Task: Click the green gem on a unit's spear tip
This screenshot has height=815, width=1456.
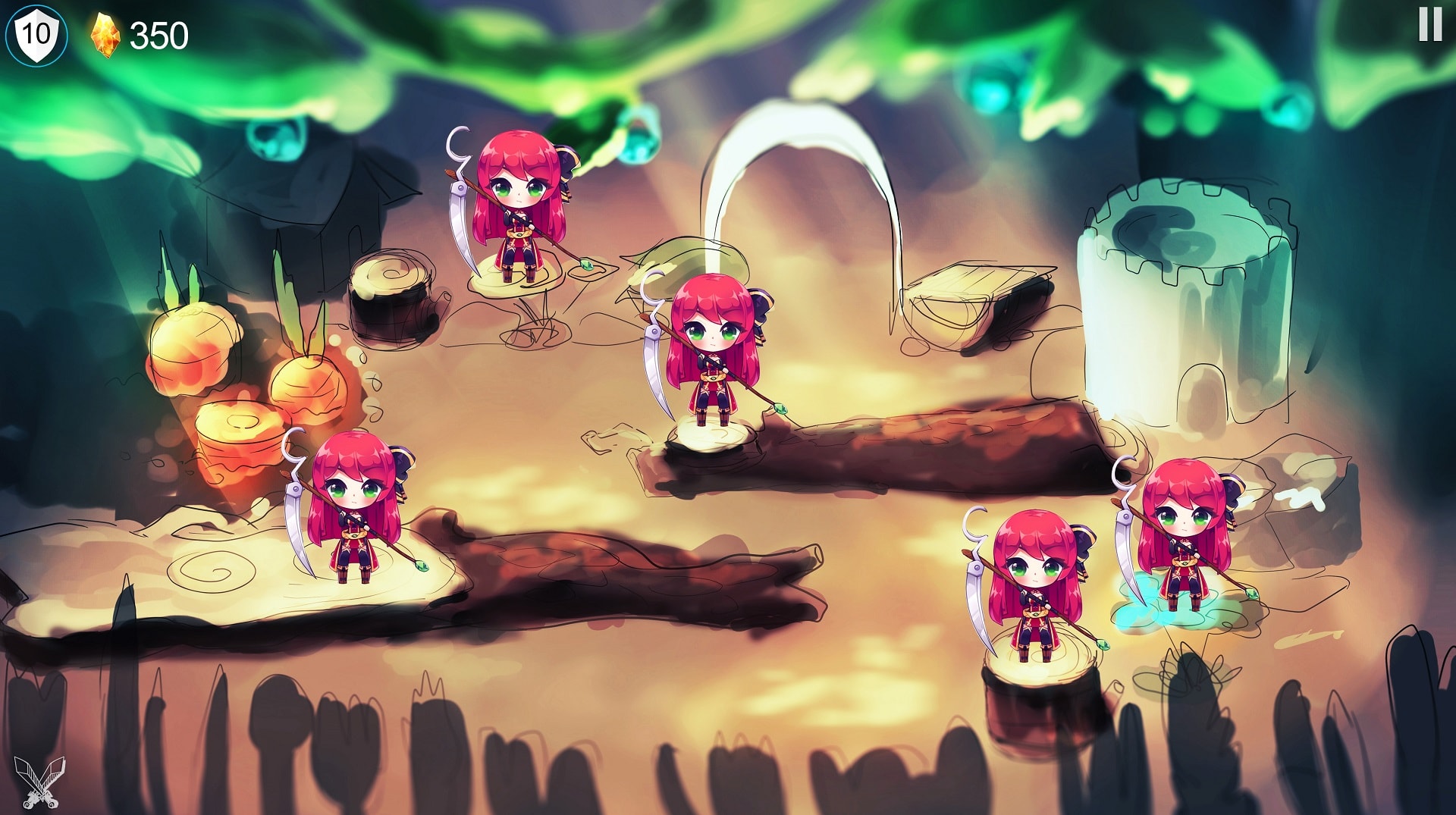Action: pos(783,409)
